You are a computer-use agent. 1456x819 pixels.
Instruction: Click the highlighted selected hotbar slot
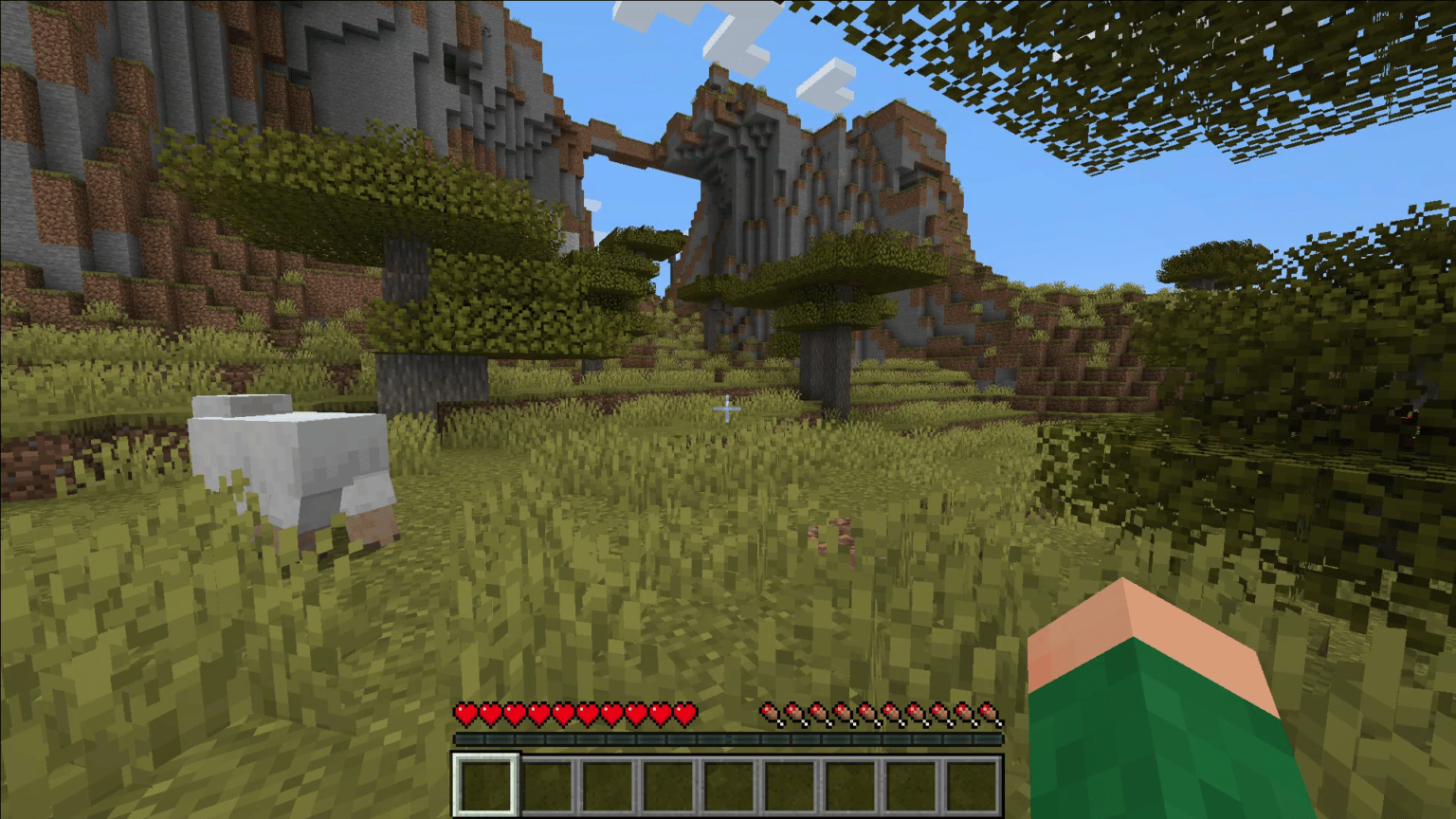[485, 785]
